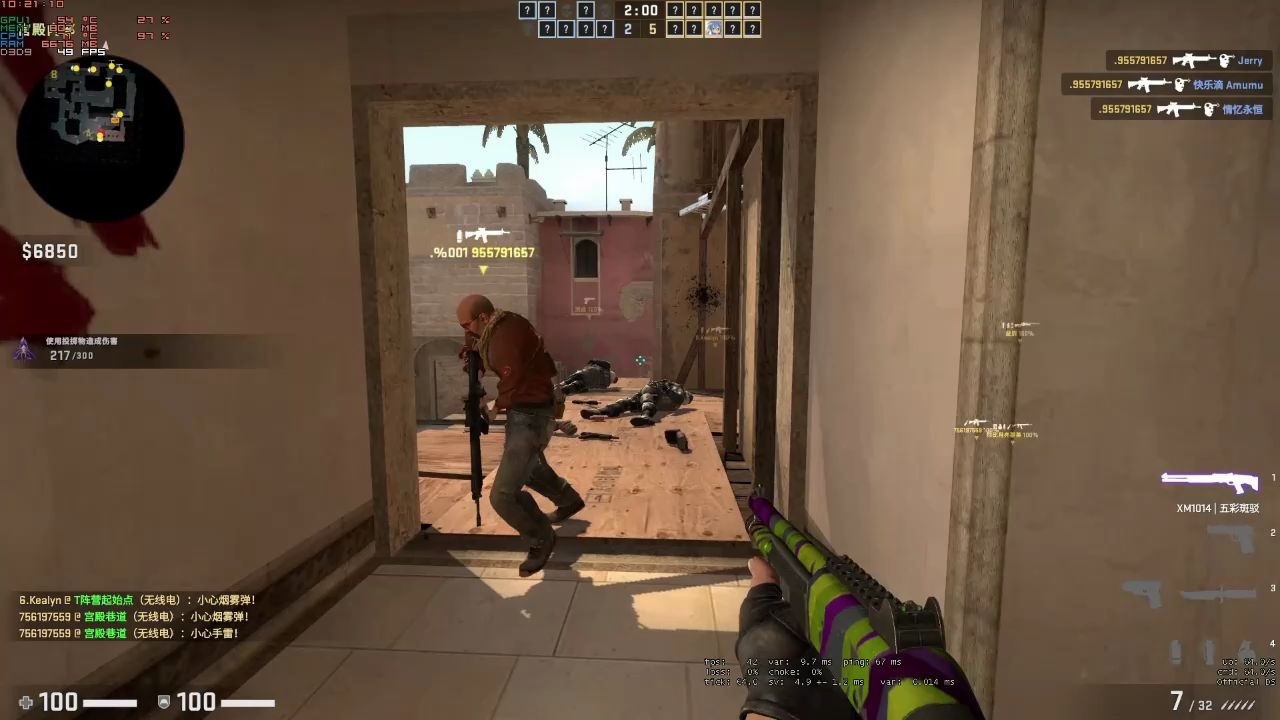Click the 快乐滴 Amumu kill notification
Image resolution: width=1280 pixels, height=720 pixels.
[1170, 85]
